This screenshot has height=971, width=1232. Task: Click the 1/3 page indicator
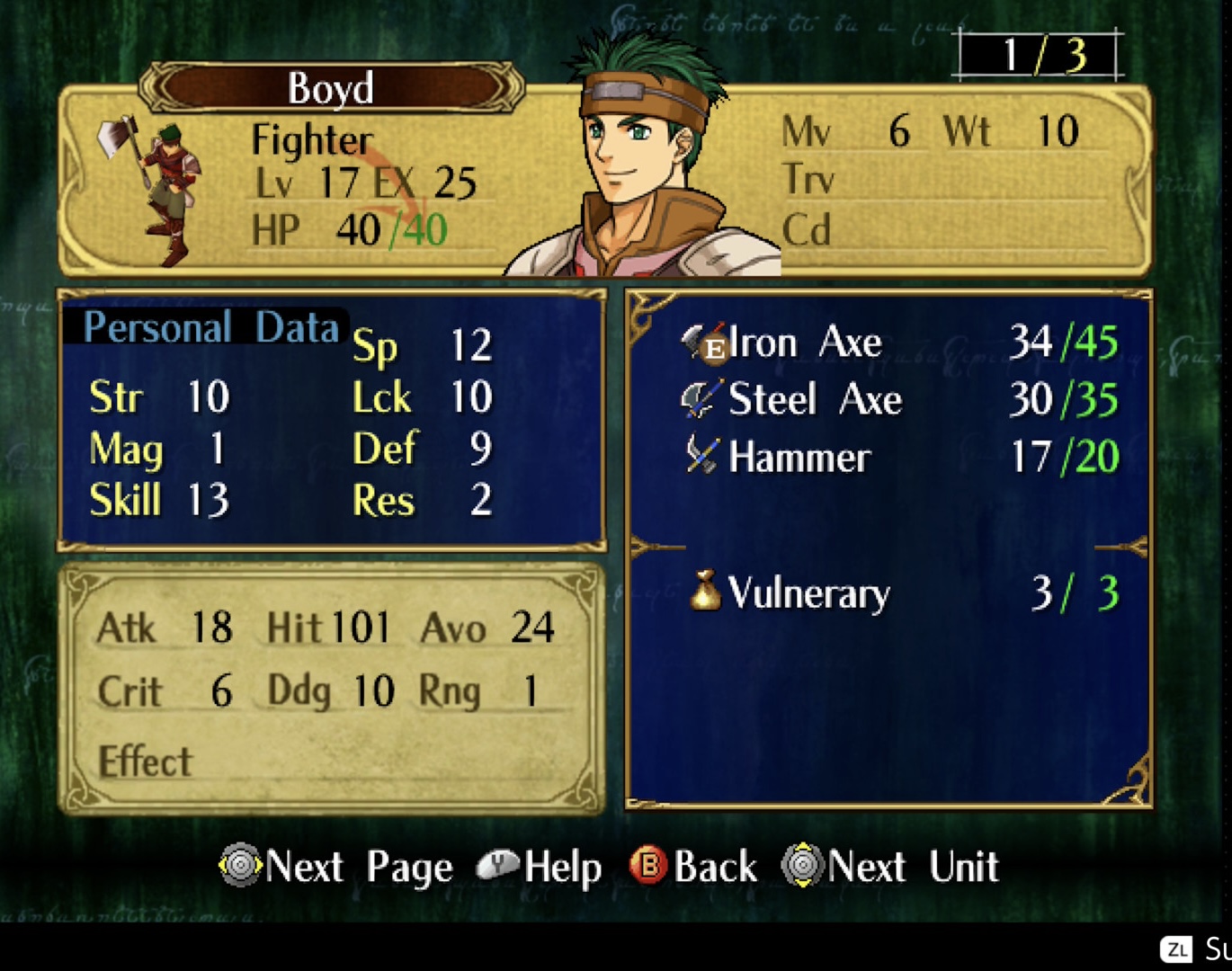[x=1039, y=56]
